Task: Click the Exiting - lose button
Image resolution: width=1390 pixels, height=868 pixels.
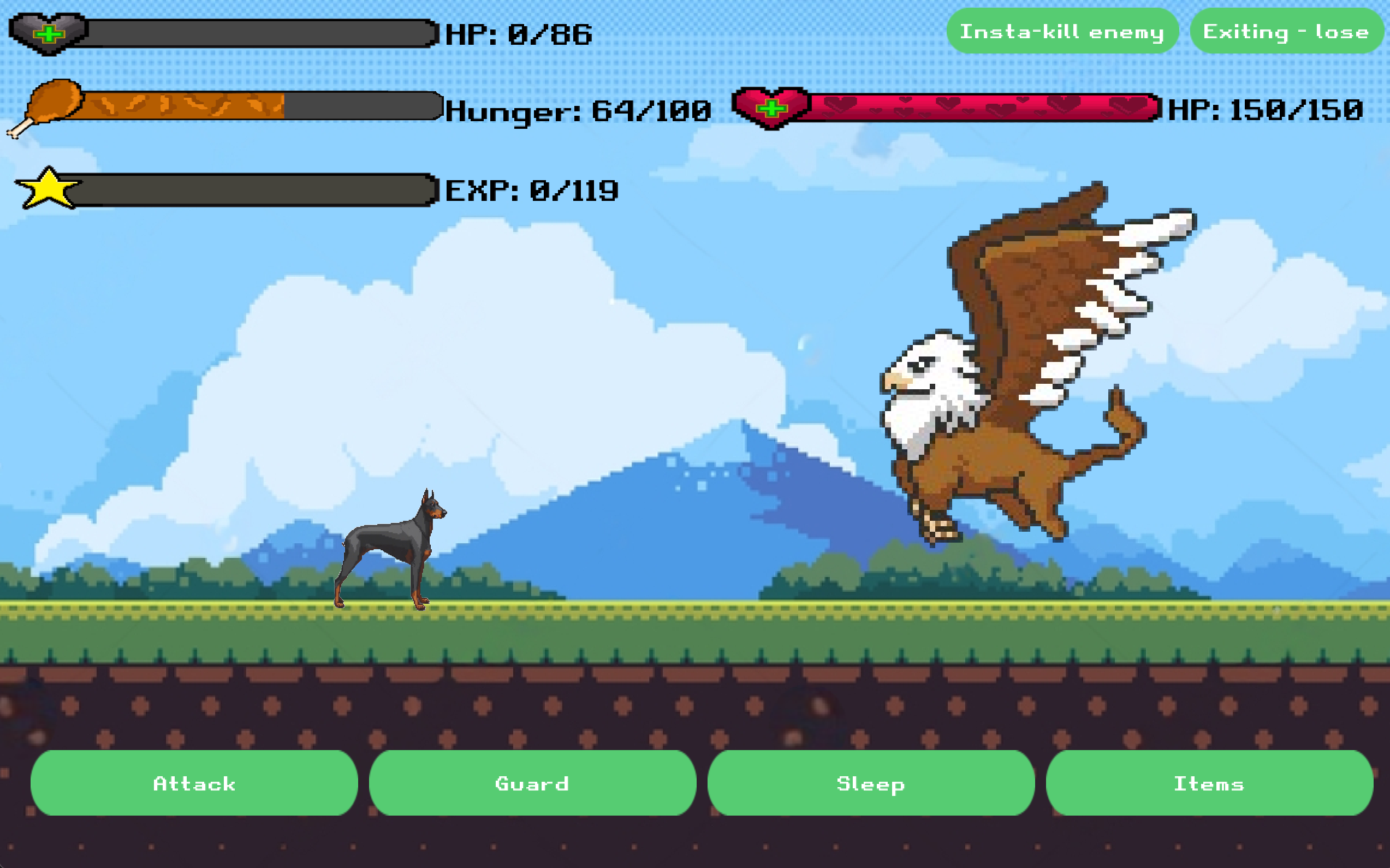Action: click(x=1286, y=32)
